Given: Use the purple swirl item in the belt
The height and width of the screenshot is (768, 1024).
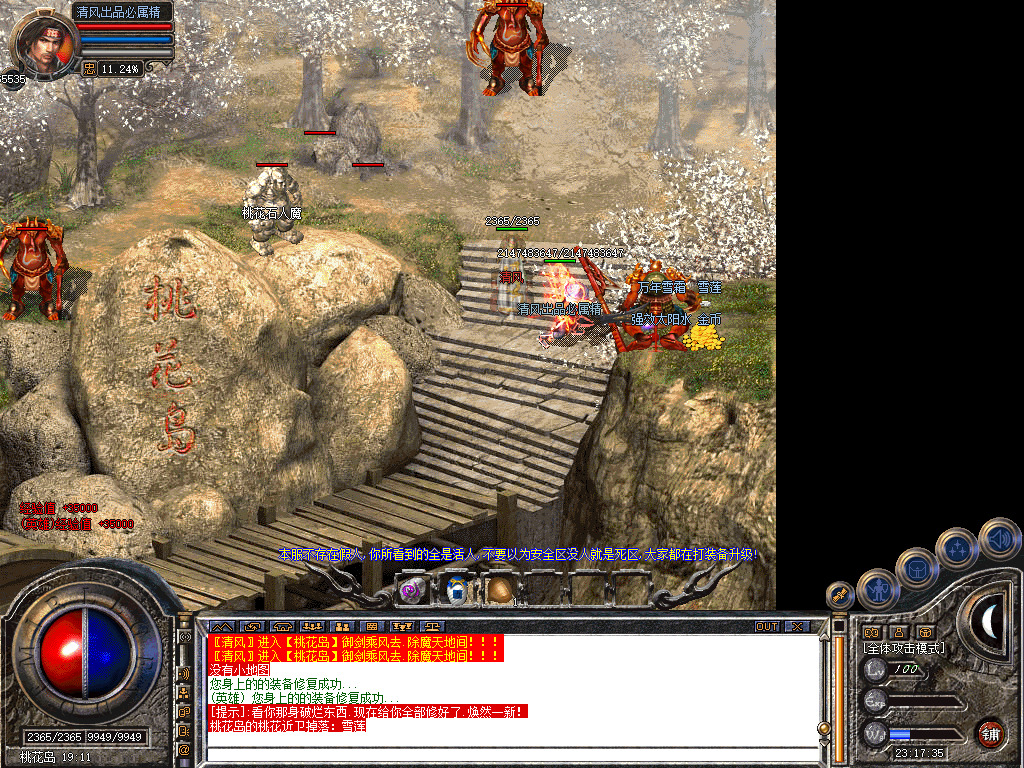Looking at the screenshot, I should click(x=412, y=590).
